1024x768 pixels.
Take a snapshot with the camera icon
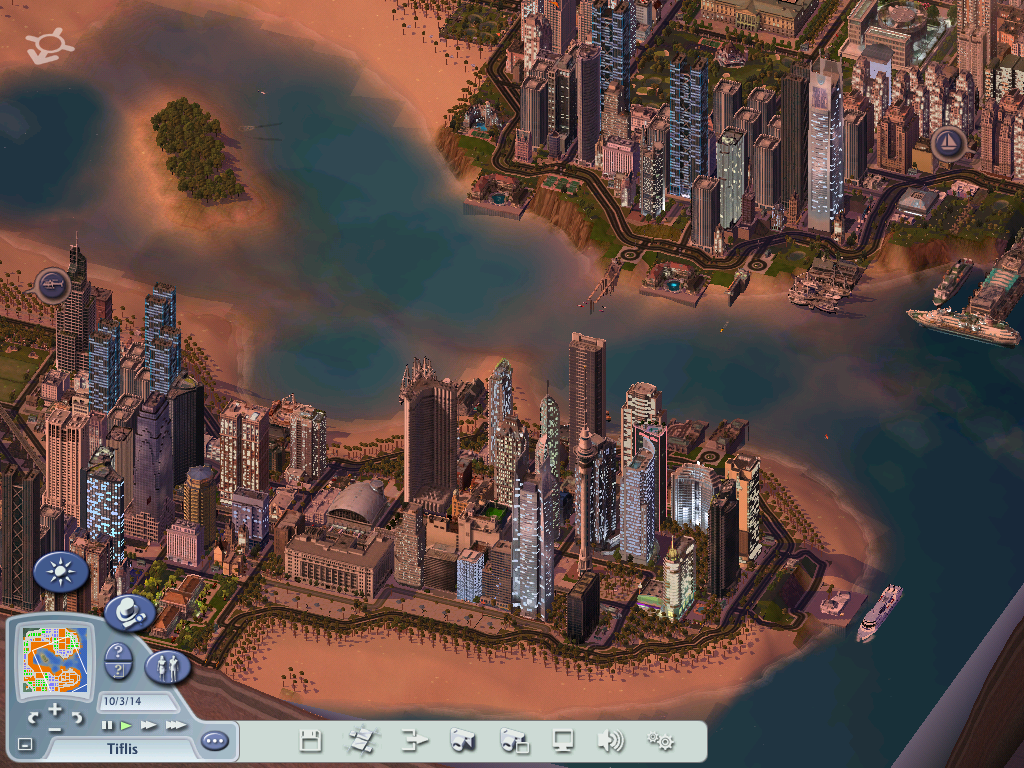coord(462,741)
